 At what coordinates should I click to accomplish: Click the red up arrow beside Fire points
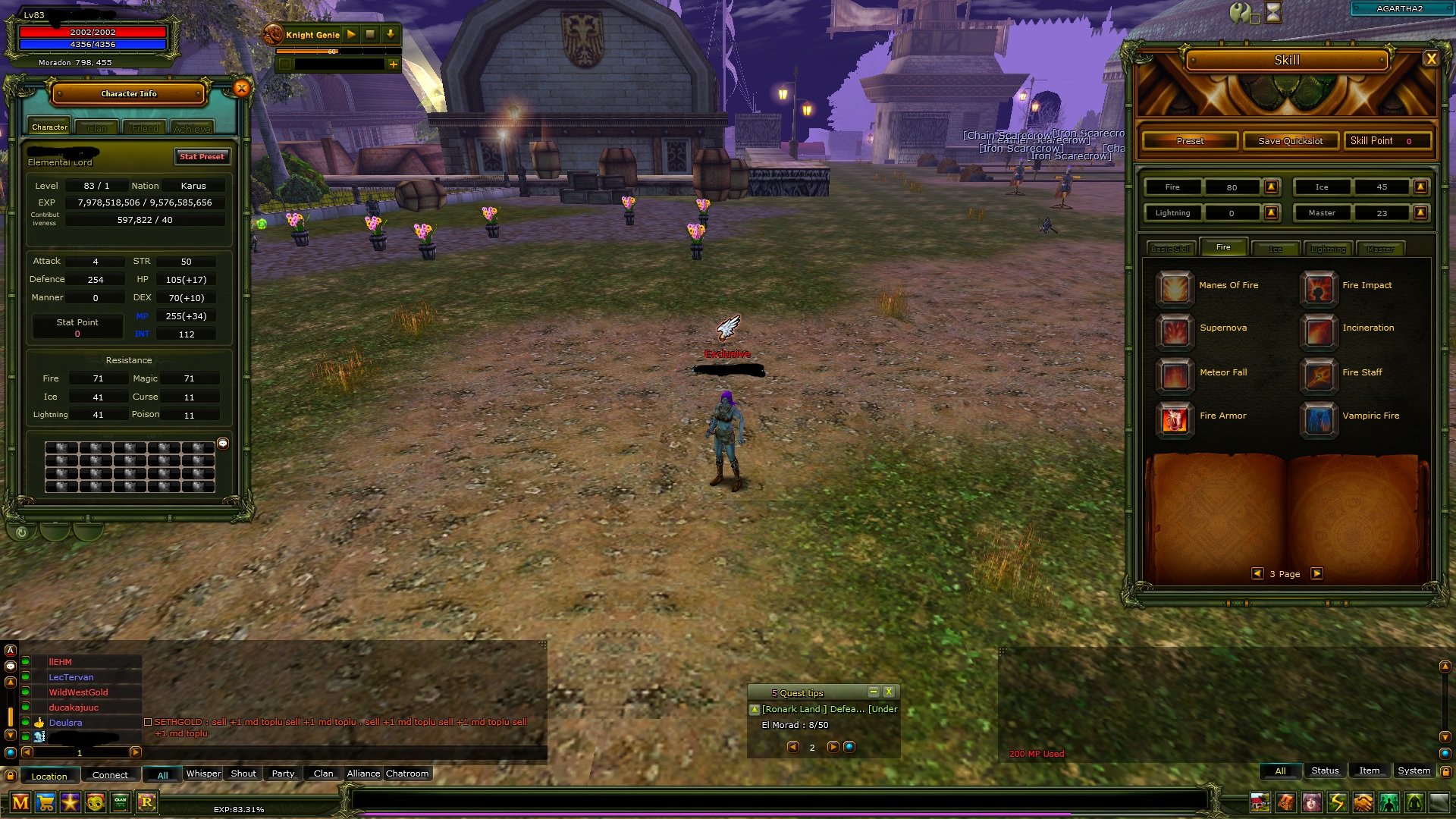[x=1271, y=187]
